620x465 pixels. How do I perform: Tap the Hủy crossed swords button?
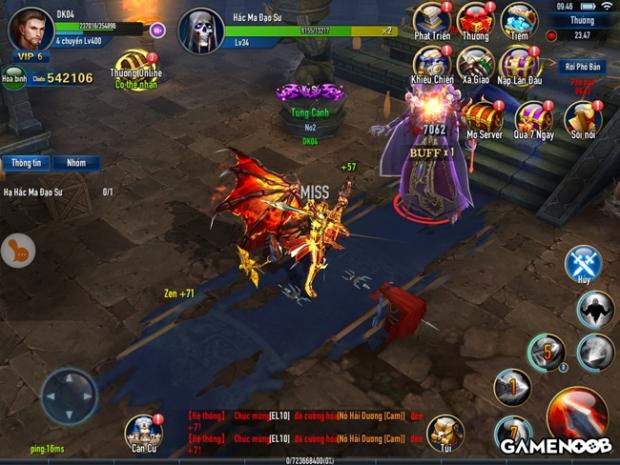(x=583, y=265)
